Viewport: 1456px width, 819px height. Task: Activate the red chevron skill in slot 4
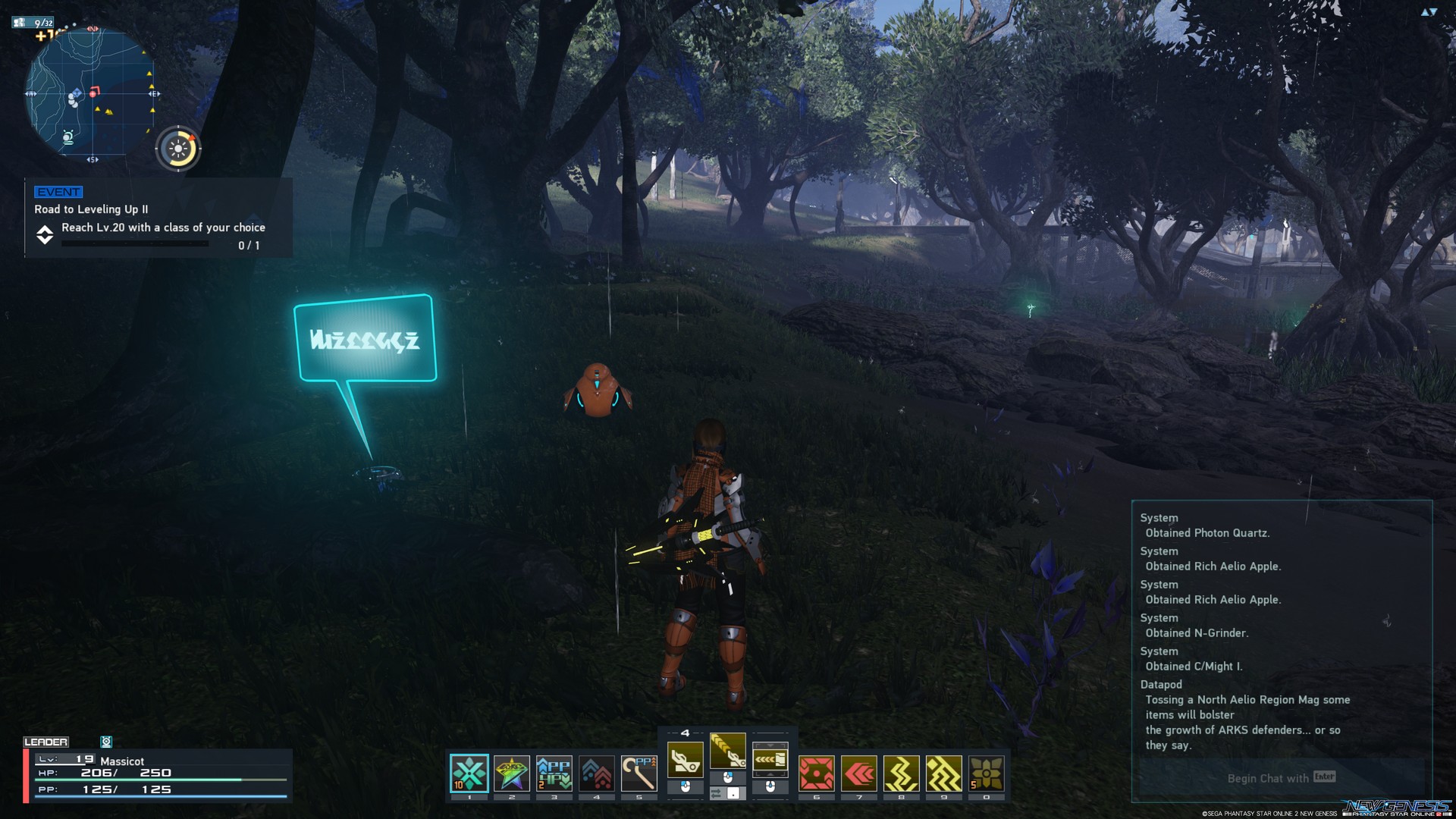pyautogui.click(x=595, y=770)
